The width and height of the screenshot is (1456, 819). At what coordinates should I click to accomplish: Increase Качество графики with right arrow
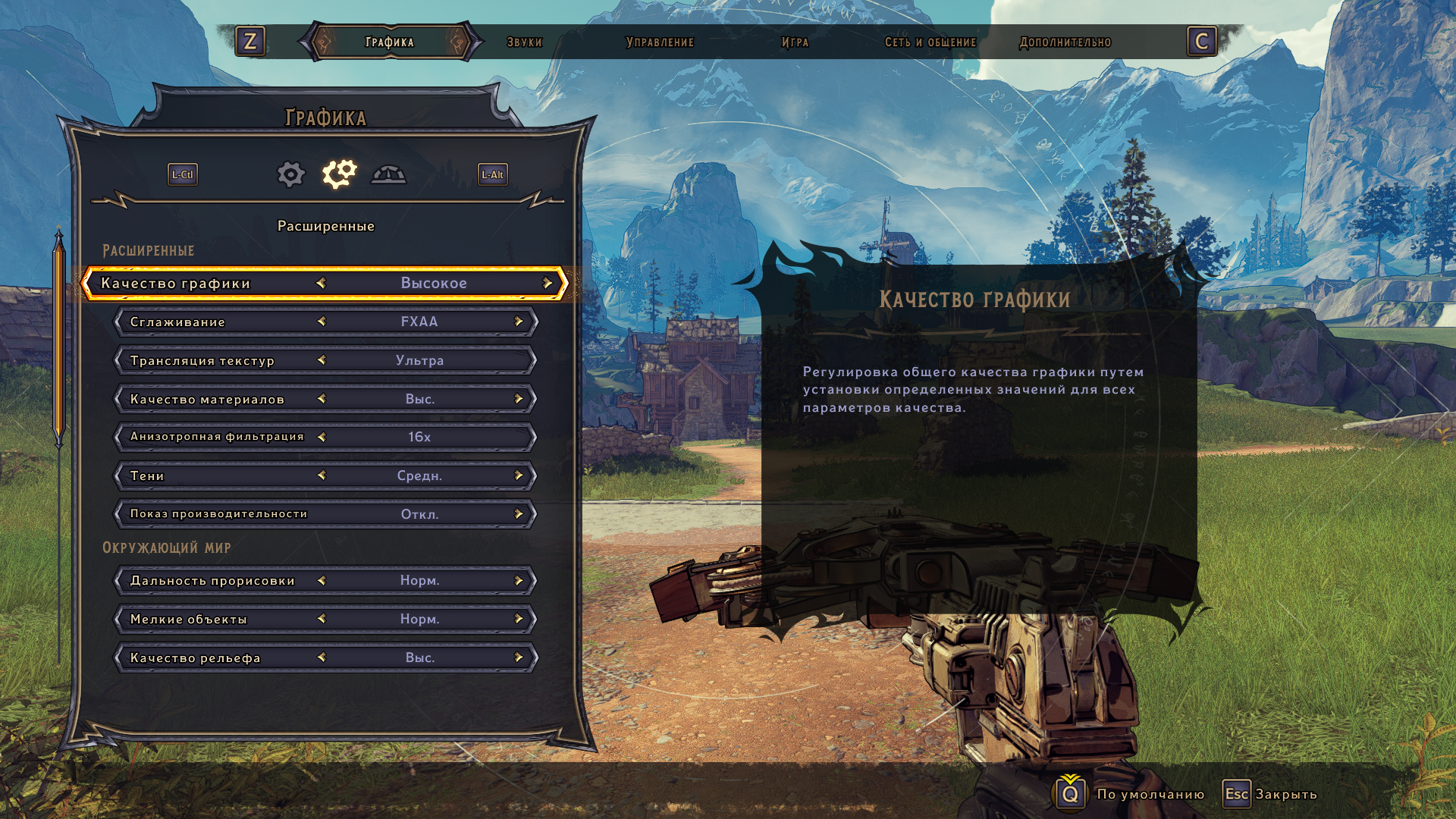548,284
